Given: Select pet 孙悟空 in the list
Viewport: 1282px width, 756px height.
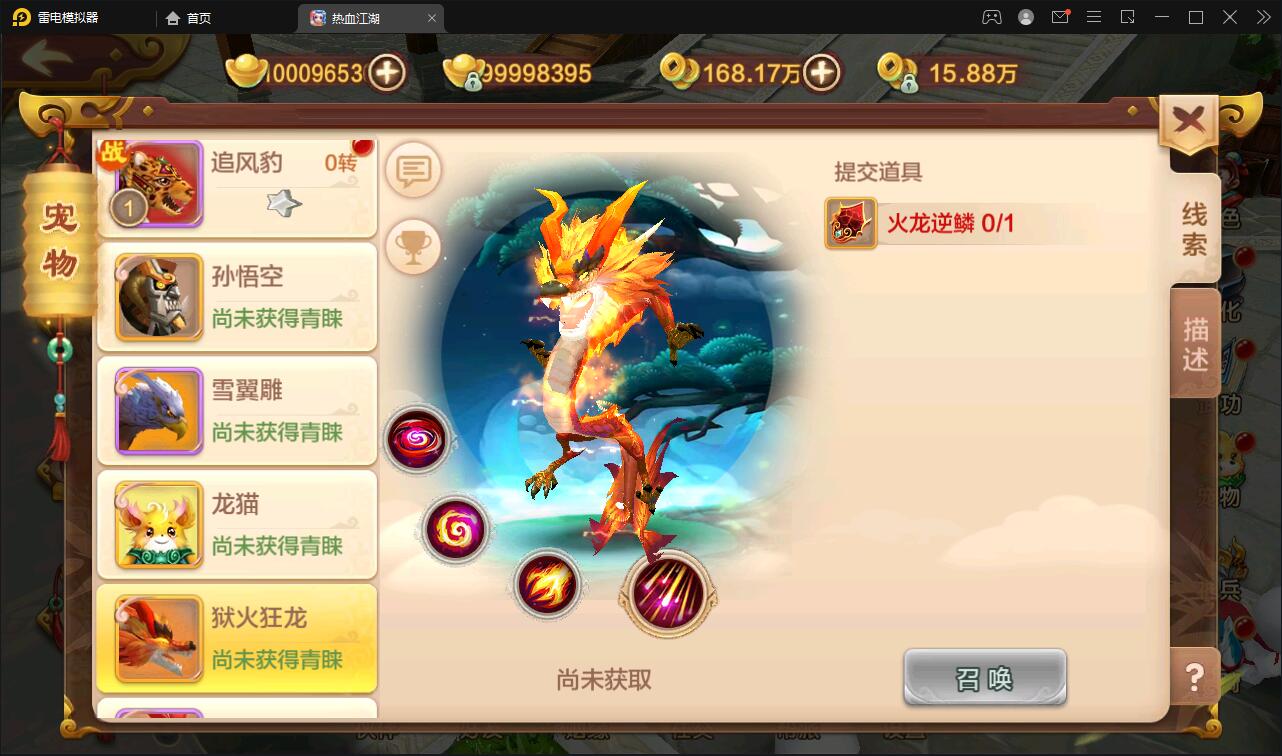Looking at the screenshot, I should coord(237,296).
